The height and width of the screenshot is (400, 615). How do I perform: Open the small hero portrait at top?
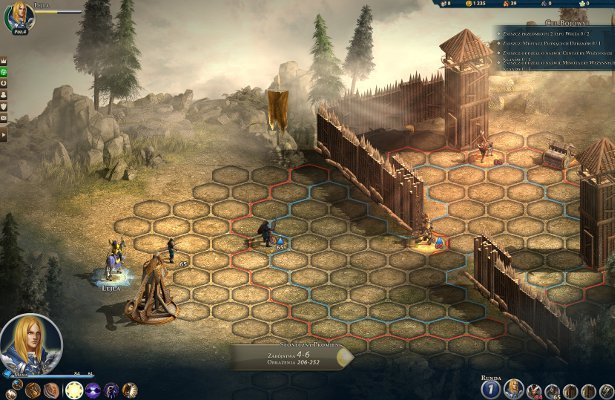[18, 14]
